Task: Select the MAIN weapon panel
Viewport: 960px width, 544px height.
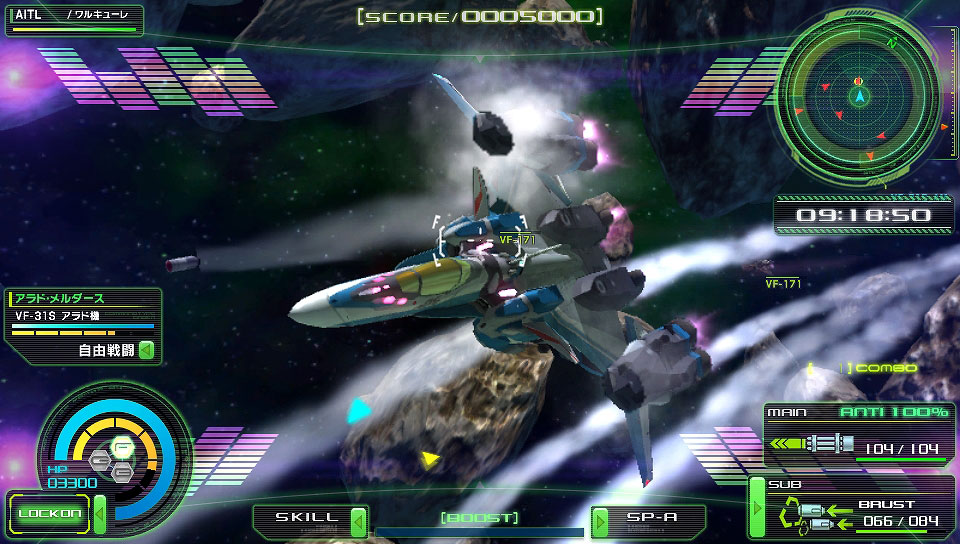Action: (x=856, y=436)
